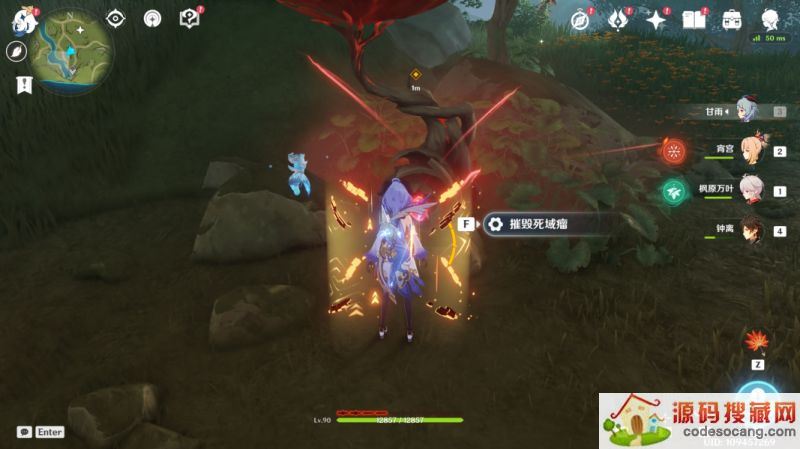Image resolution: width=800 pixels, height=449 pixels.
Task: Open the backpack inventory
Action: tap(732, 20)
